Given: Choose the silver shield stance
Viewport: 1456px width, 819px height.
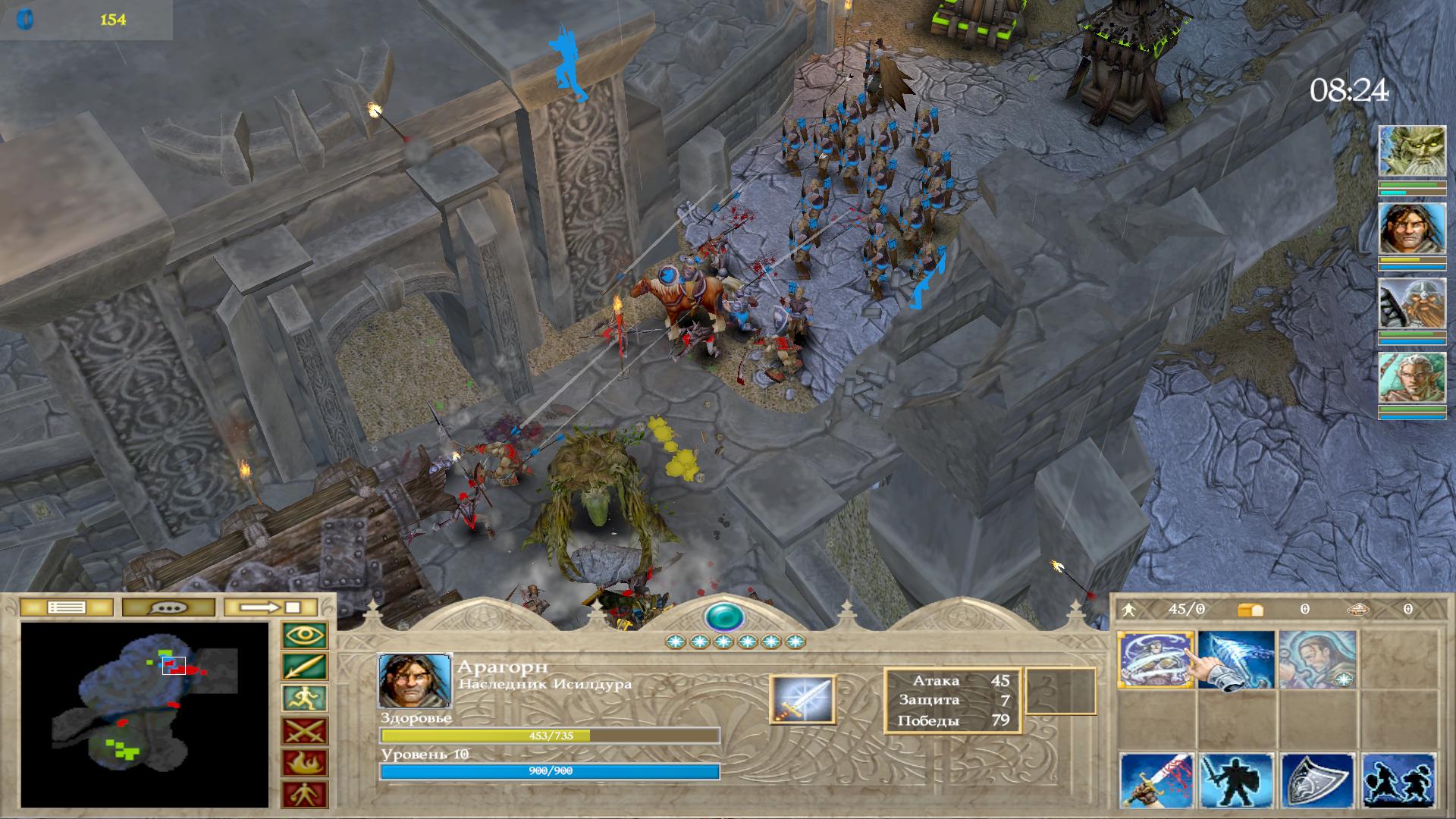Looking at the screenshot, I should [1317, 781].
